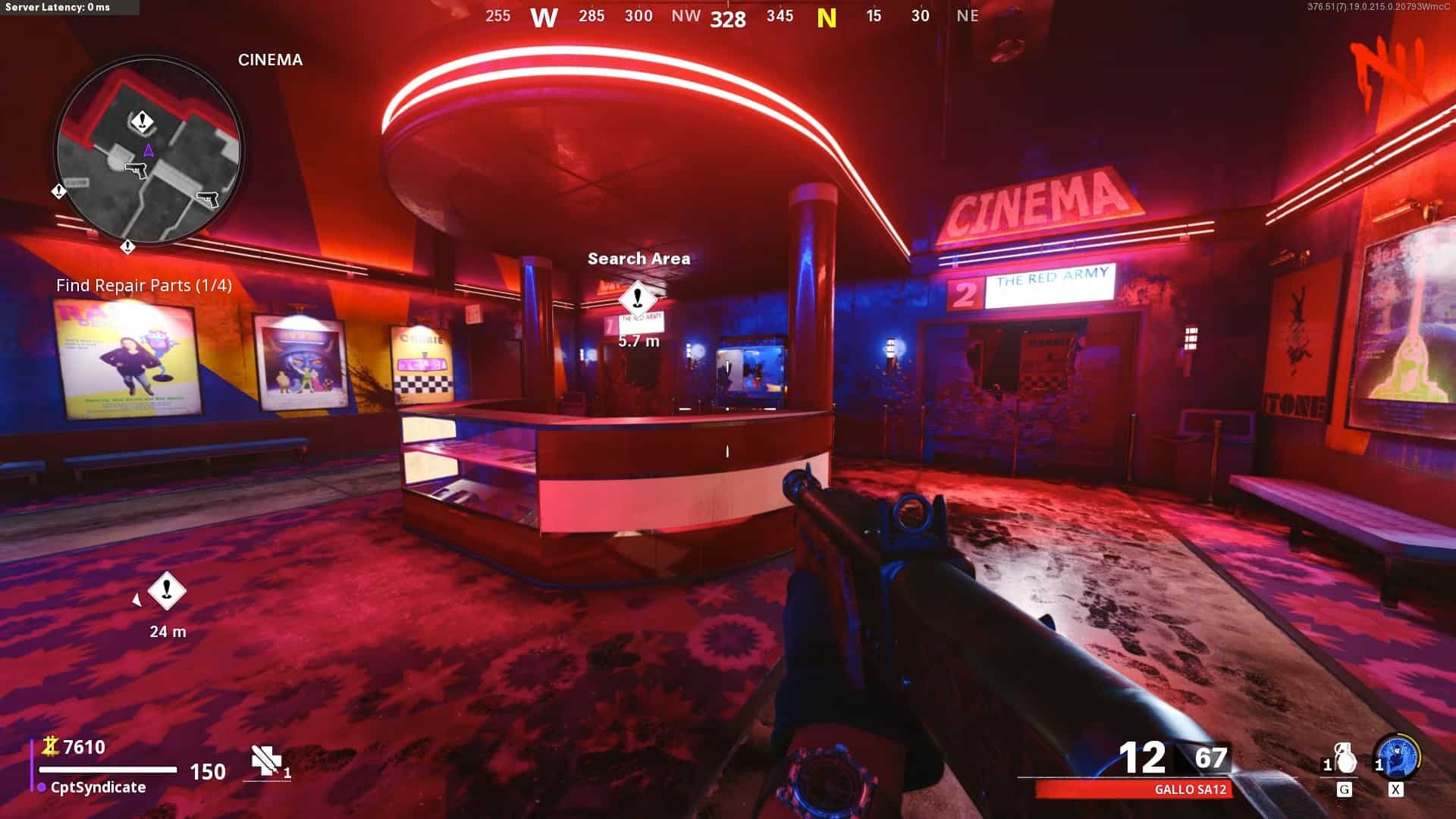The height and width of the screenshot is (819, 1456).
Task: Click the self-revive kit icon
Action: (x=267, y=761)
